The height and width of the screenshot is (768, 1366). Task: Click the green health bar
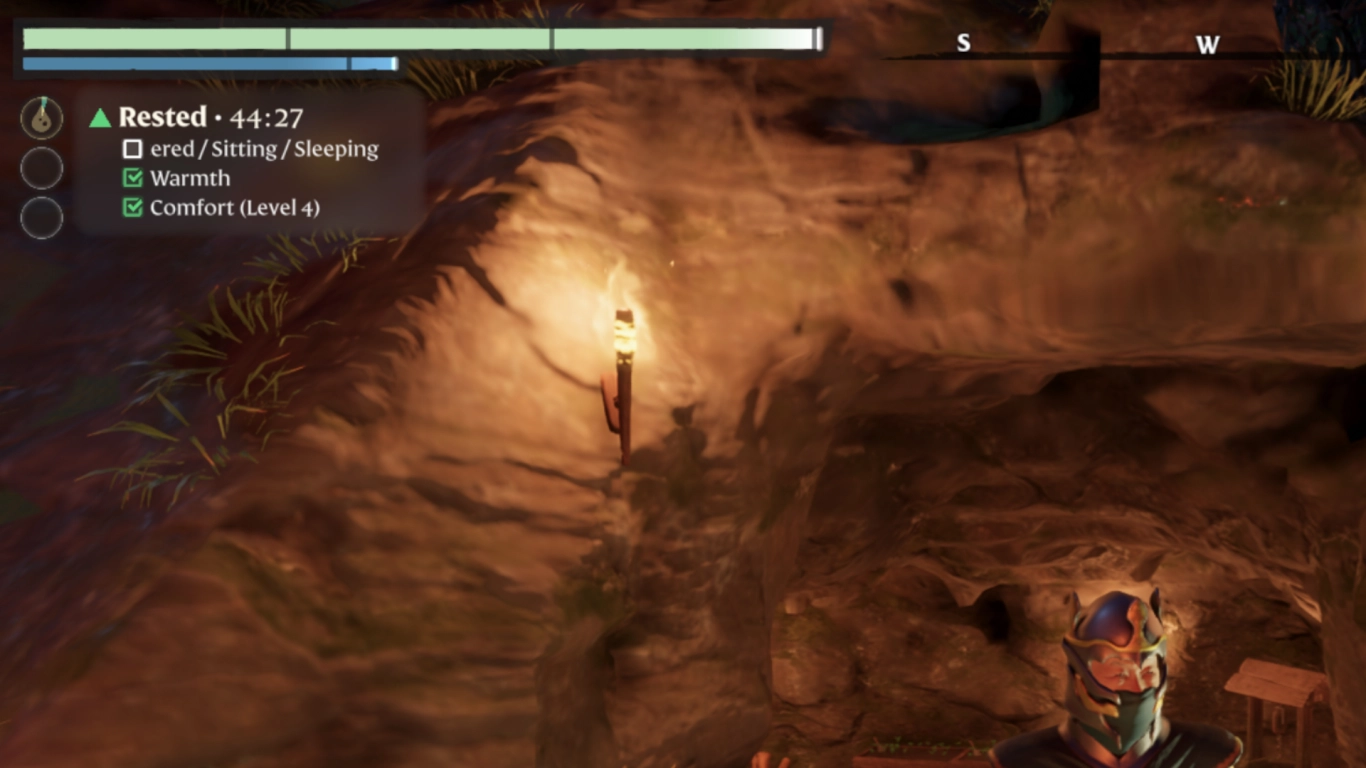tap(400, 40)
